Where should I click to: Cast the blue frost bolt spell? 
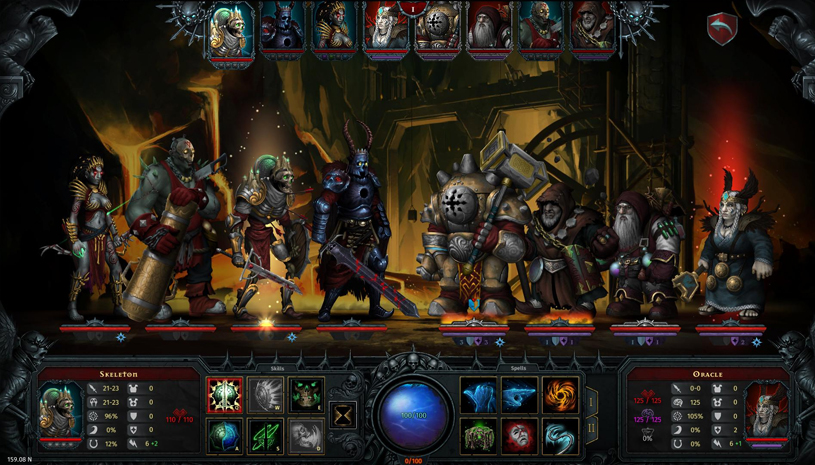click(519, 395)
